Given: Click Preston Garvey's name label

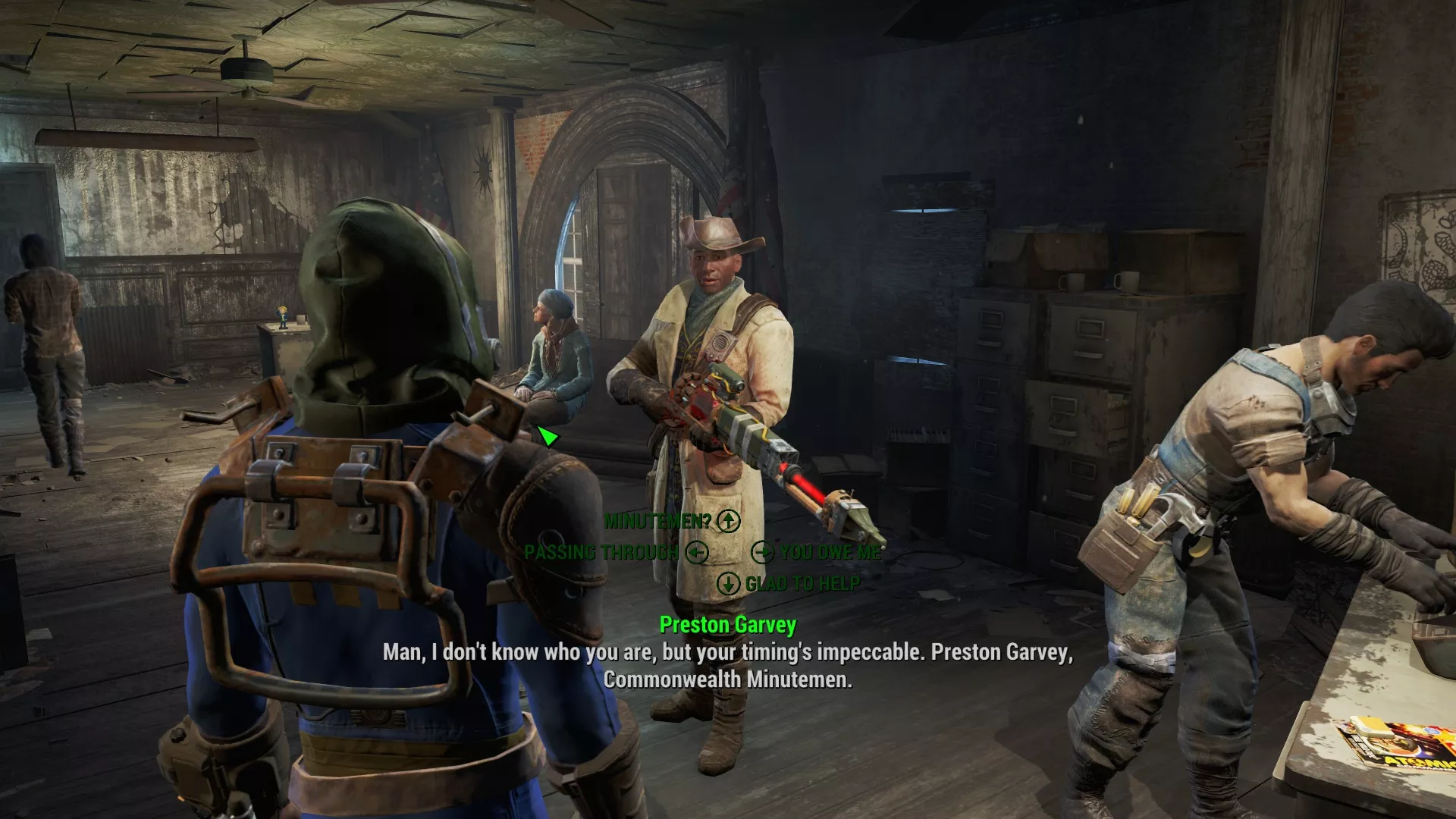Looking at the screenshot, I should coord(729,626).
